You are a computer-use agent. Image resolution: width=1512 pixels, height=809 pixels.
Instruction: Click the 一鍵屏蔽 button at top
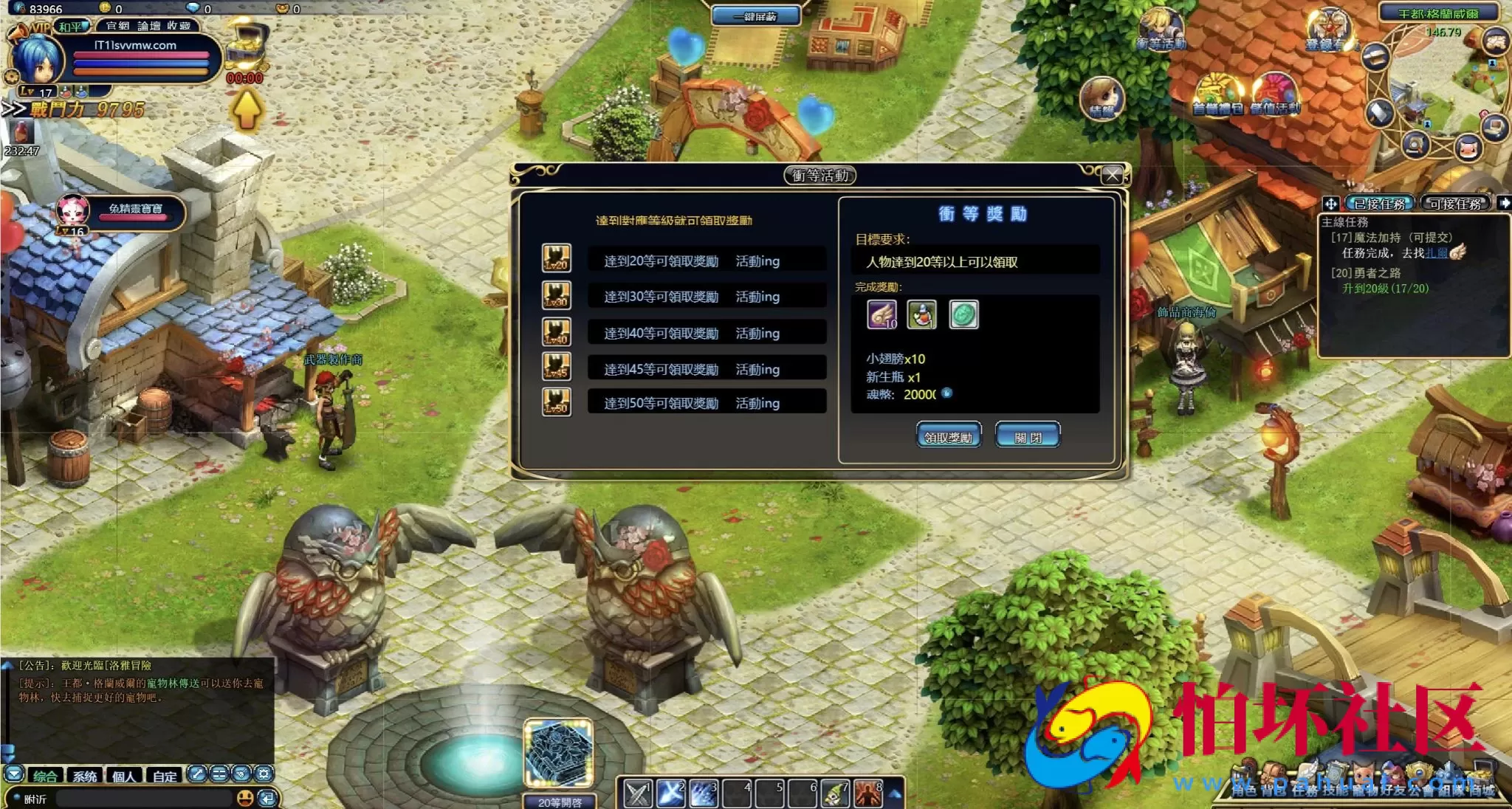(x=755, y=16)
